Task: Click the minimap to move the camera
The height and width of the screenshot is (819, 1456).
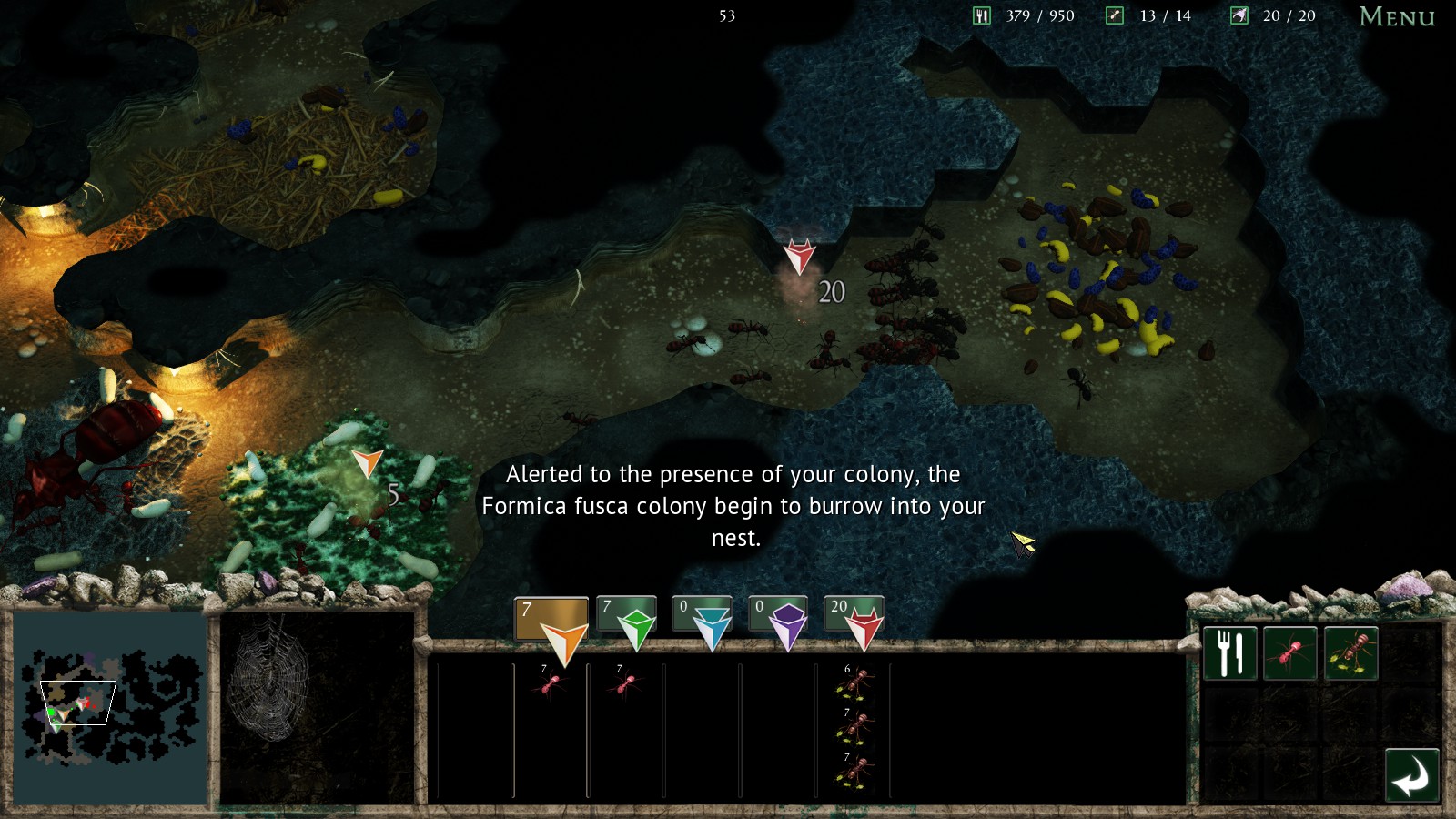Action: coord(109,706)
